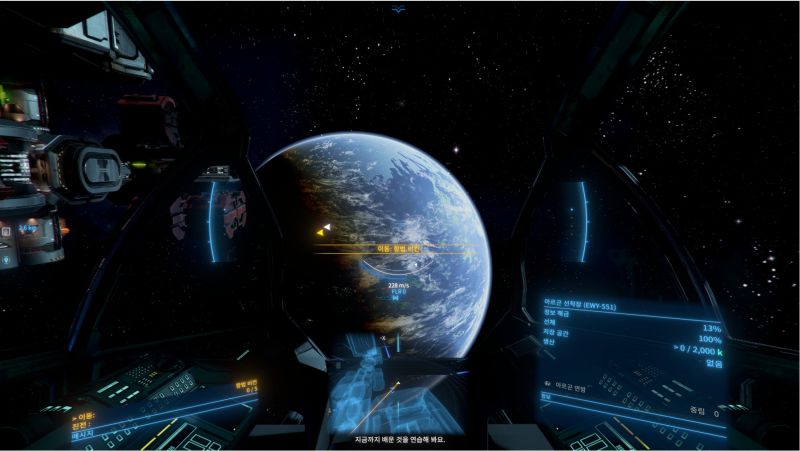Select the yellow mission target arrow marker
The image size is (800, 451).
pyautogui.click(x=323, y=231)
